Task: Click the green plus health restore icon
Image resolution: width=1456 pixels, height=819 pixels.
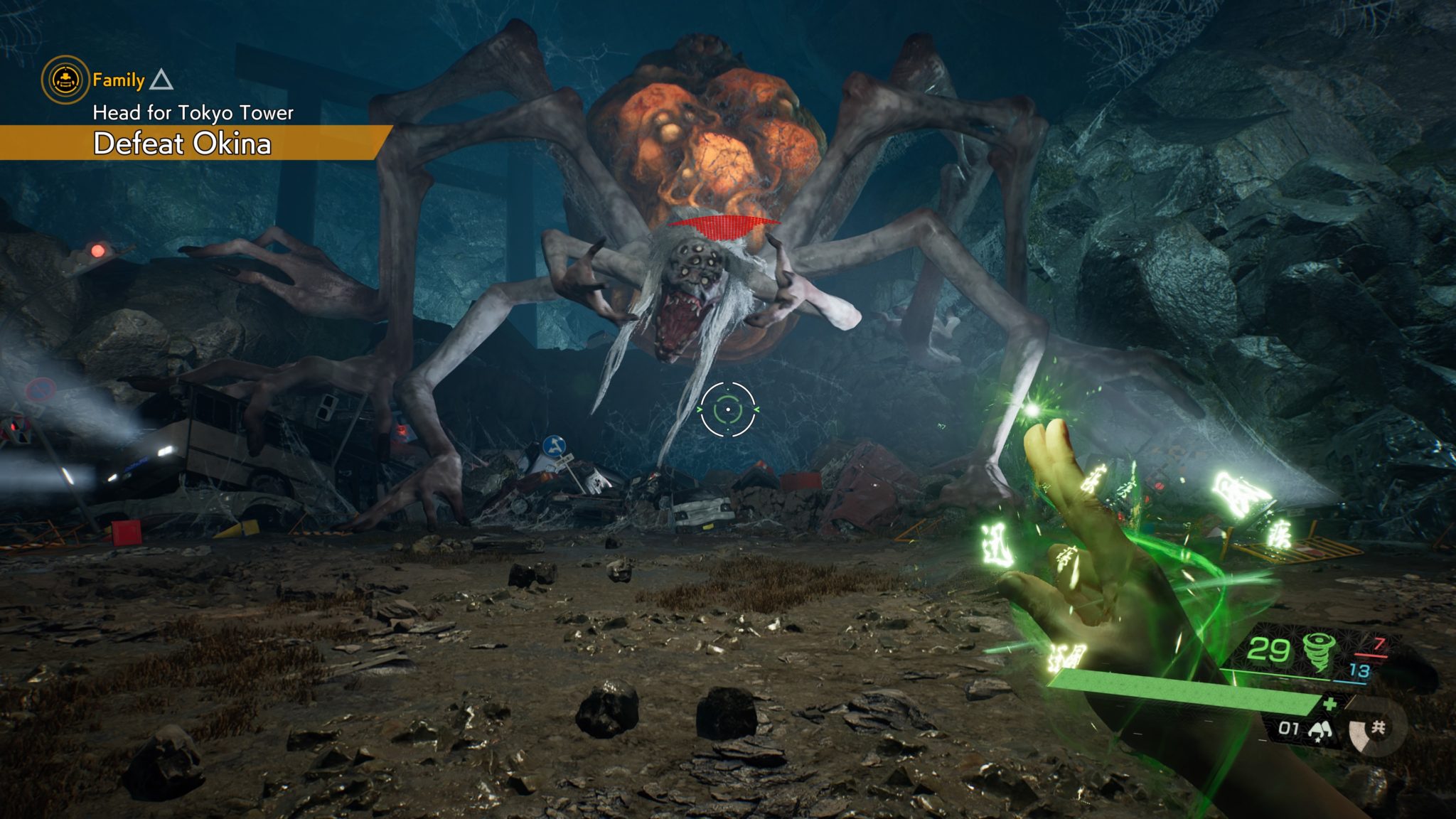Action: (1329, 705)
